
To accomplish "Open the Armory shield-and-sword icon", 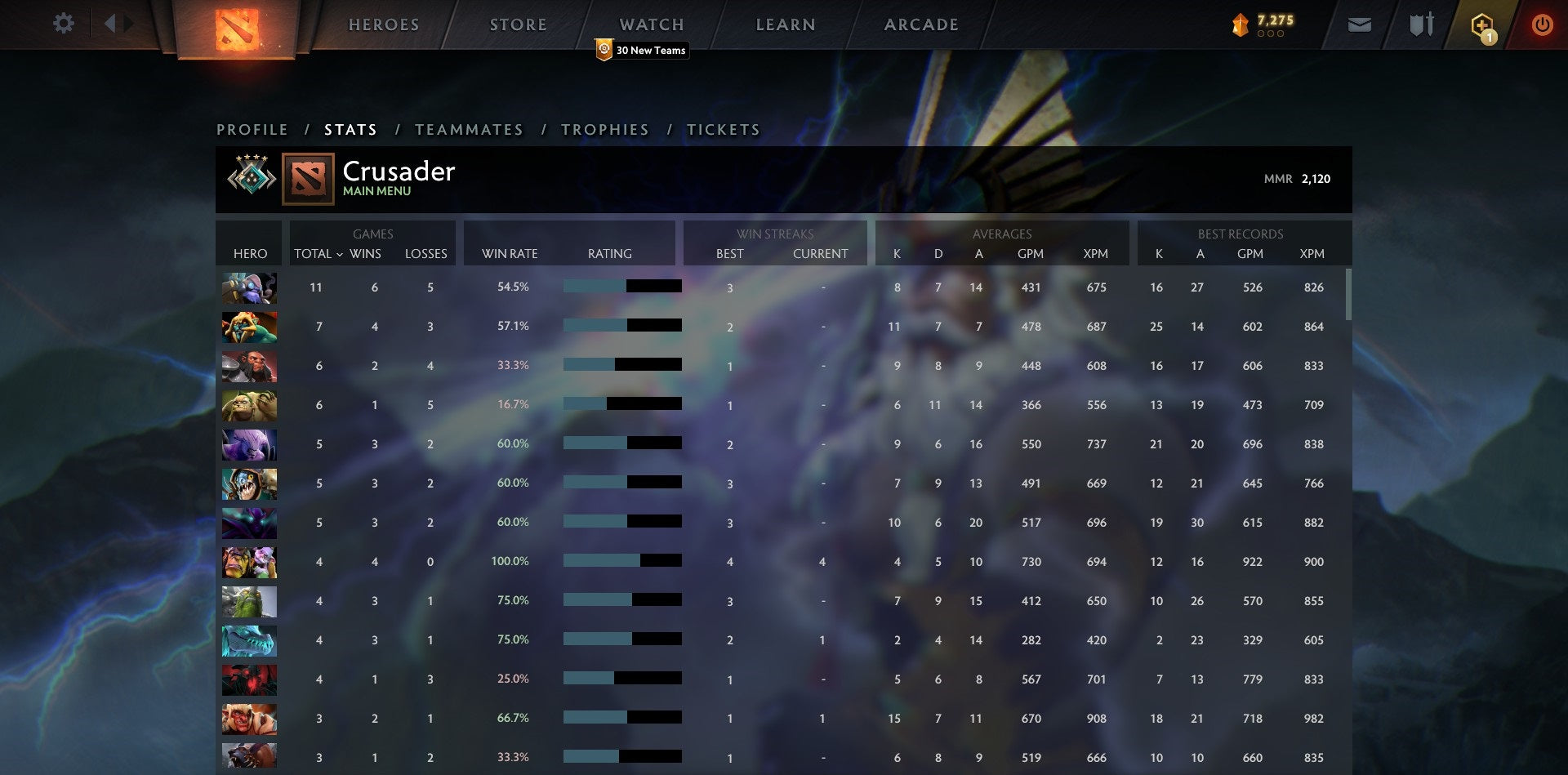I will pos(1421,24).
